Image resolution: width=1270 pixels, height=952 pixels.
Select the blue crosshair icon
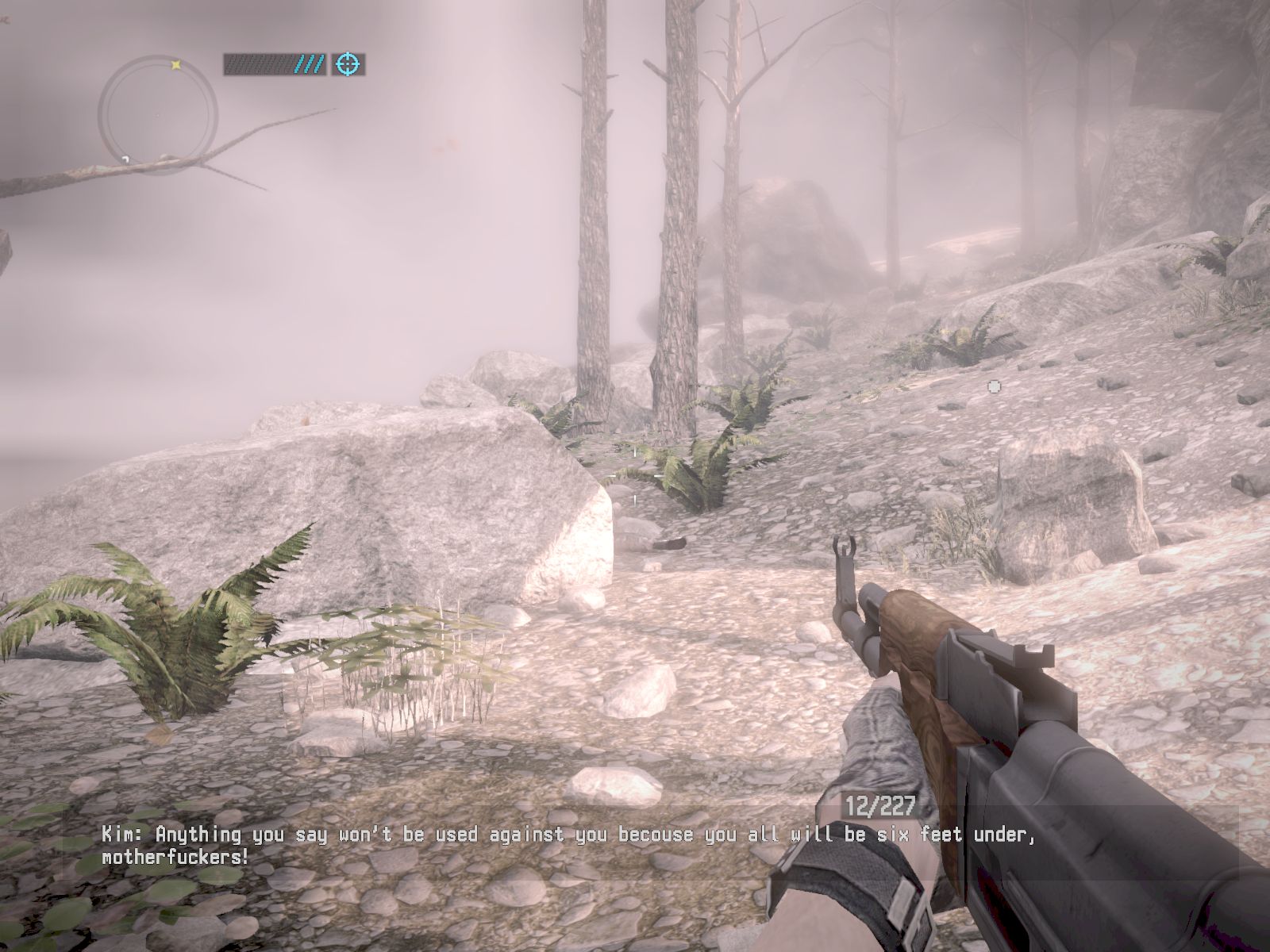pyautogui.click(x=347, y=64)
